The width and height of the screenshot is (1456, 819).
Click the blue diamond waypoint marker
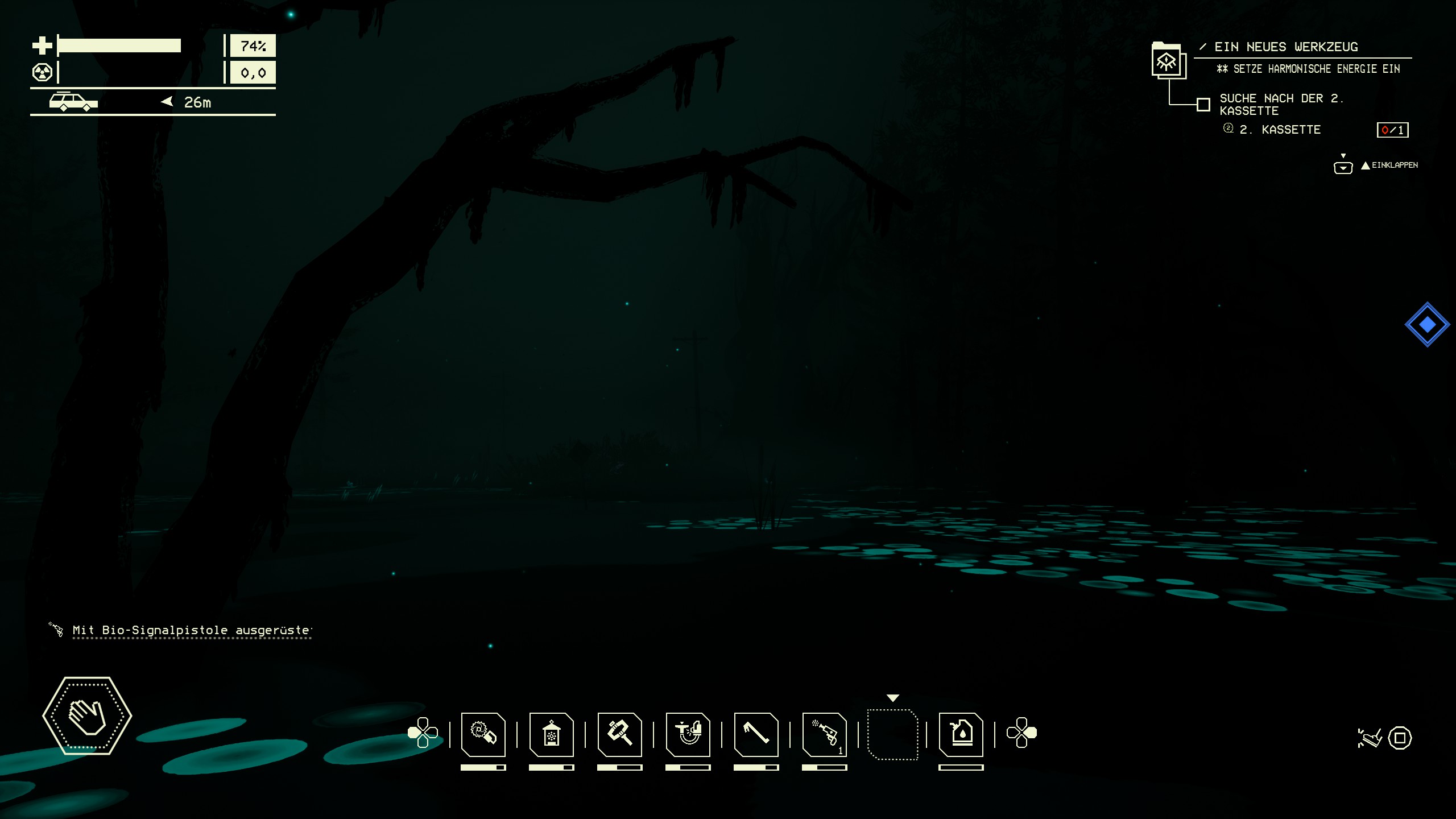point(1427,324)
